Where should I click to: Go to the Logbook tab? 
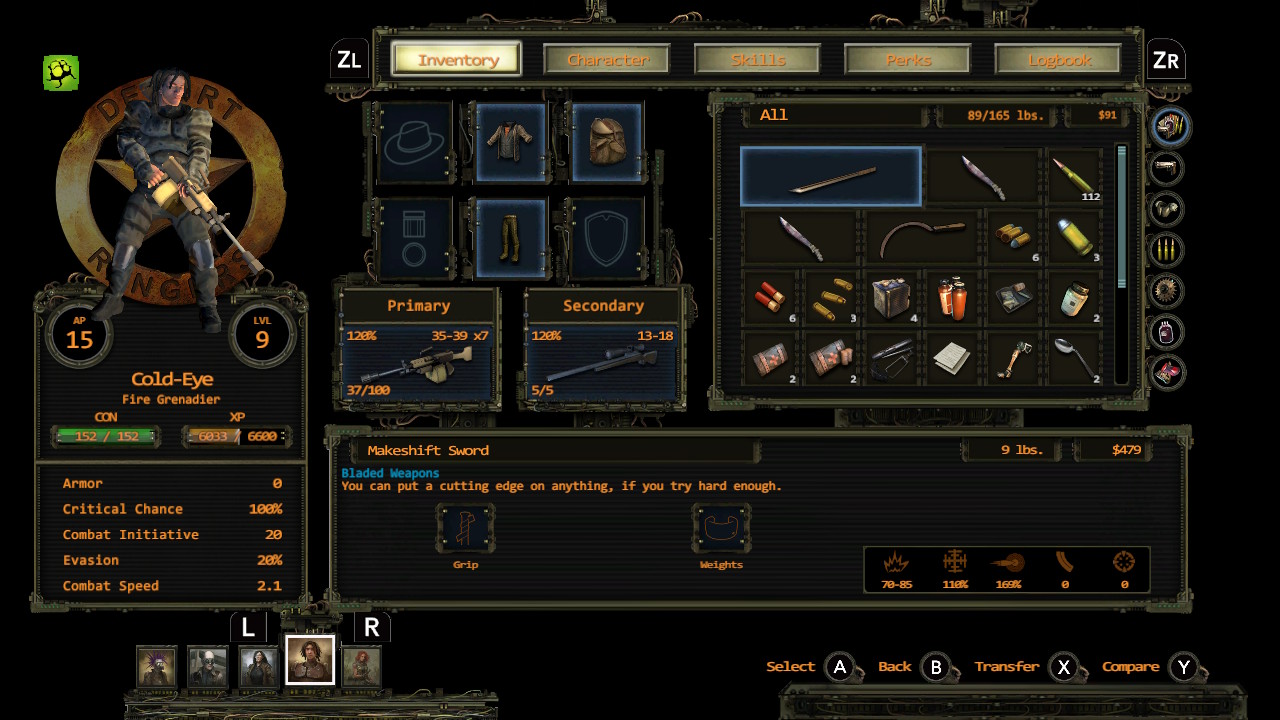click(x=1059, y=60)
